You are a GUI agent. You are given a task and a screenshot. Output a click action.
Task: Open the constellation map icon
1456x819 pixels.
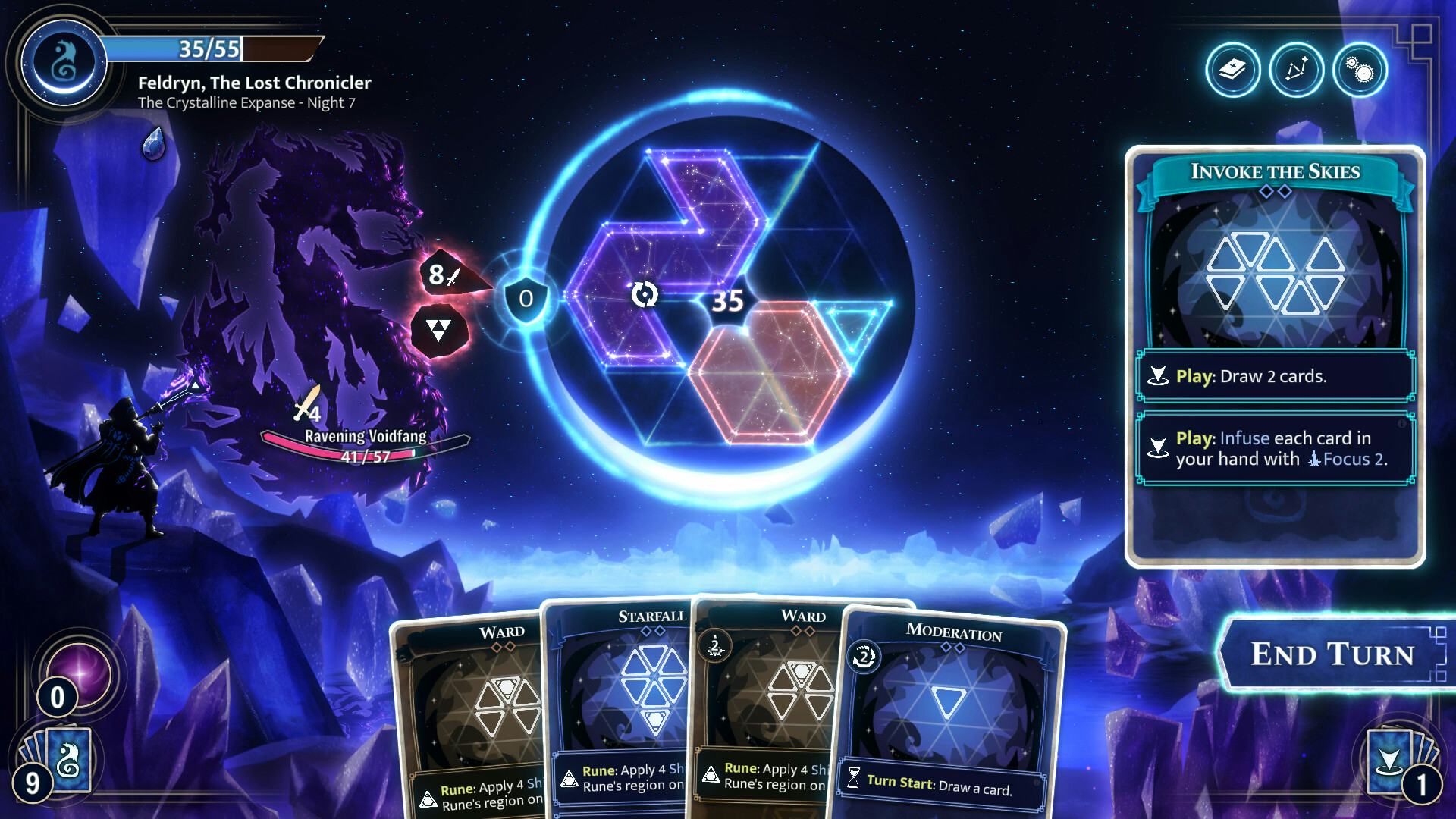pyautogui.click(x=1296, y=71)
